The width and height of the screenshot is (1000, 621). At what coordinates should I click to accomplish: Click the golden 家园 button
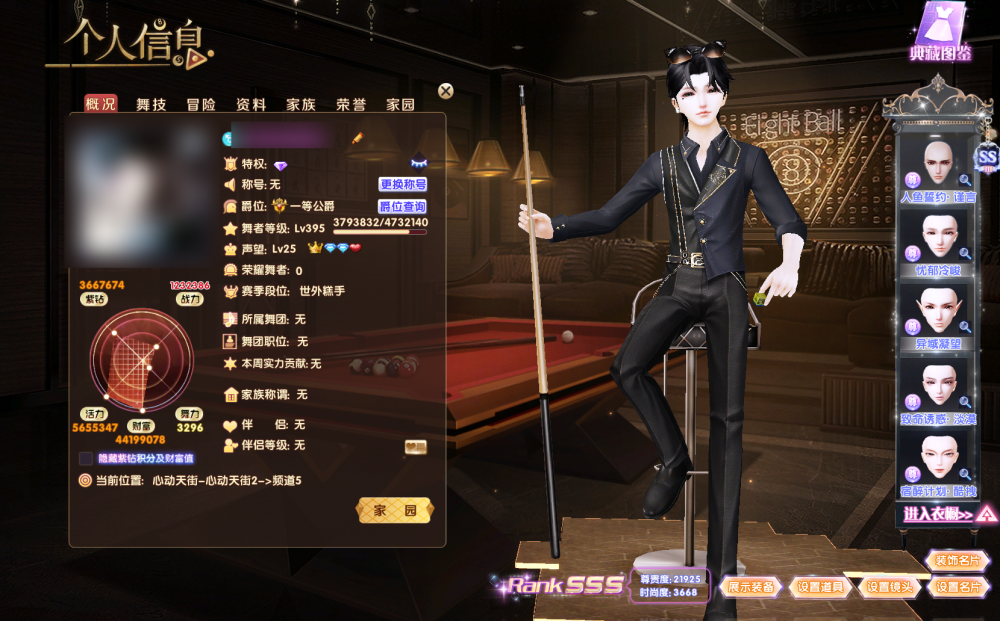click(396, 511)
